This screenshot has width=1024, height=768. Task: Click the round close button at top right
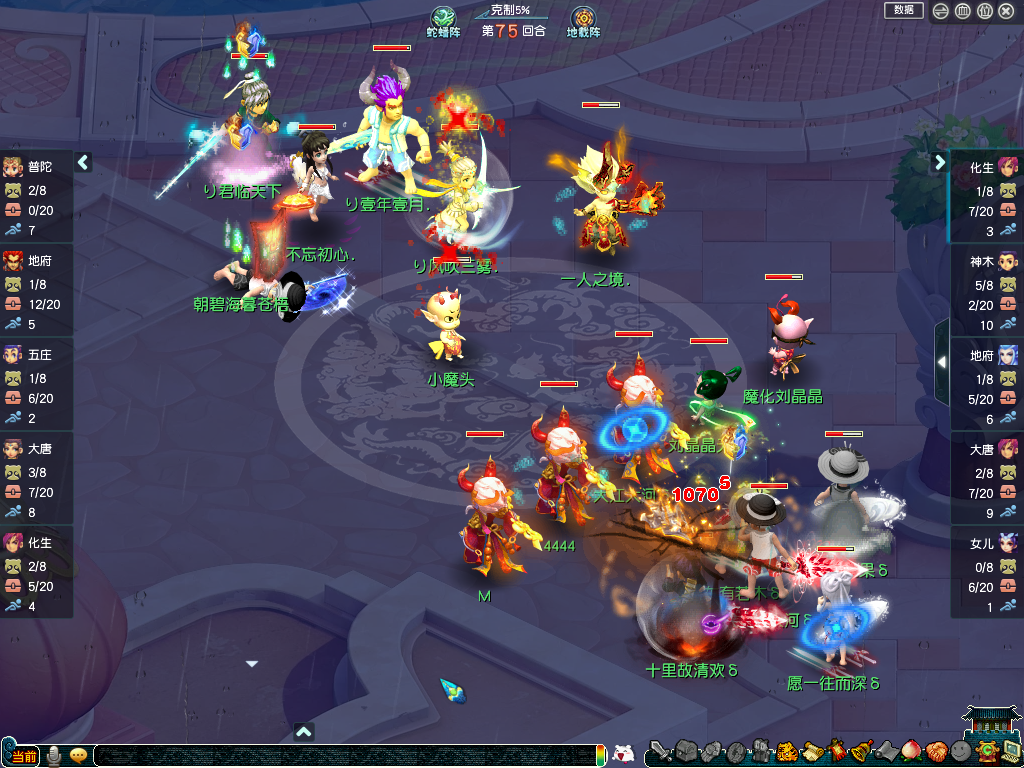point(1006,11)
